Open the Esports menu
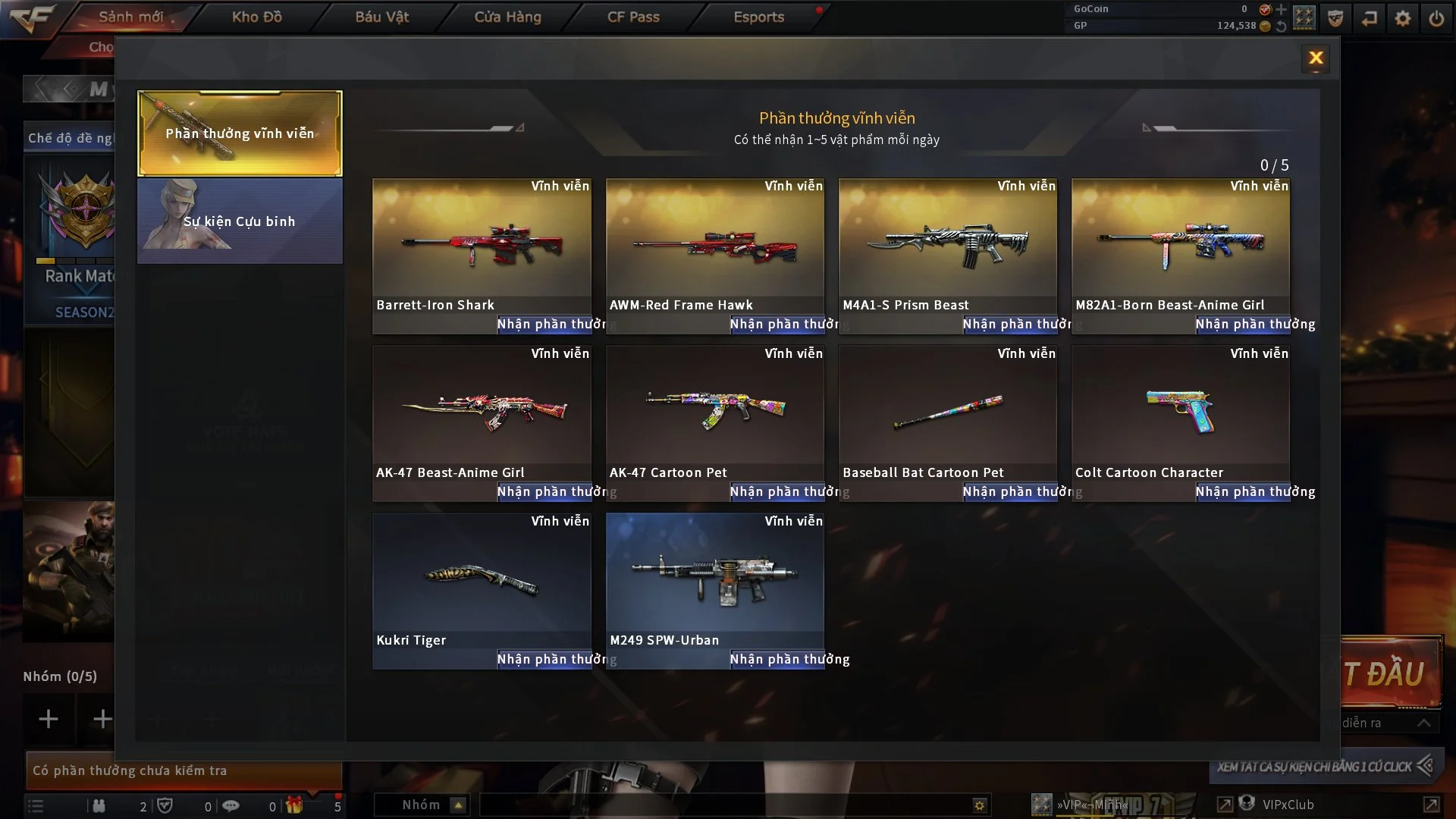This screenshot has width=1456, height=819. pos(758,17)
